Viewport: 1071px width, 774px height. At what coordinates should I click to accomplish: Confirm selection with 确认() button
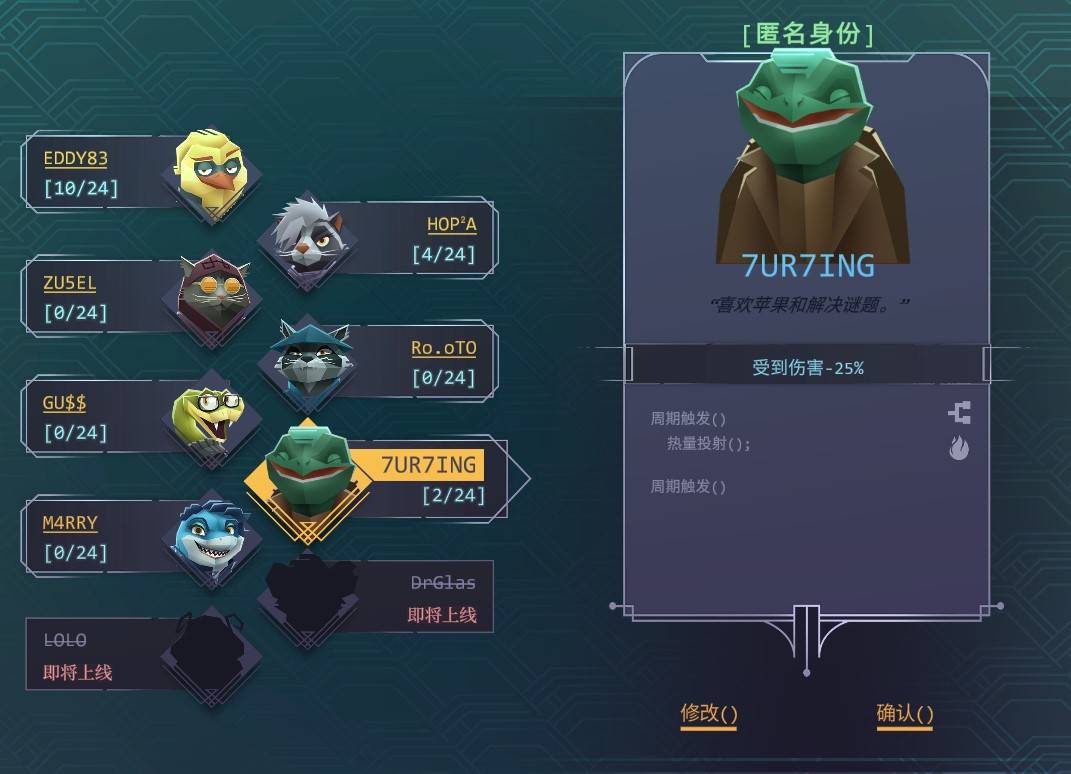coord(905,714)
